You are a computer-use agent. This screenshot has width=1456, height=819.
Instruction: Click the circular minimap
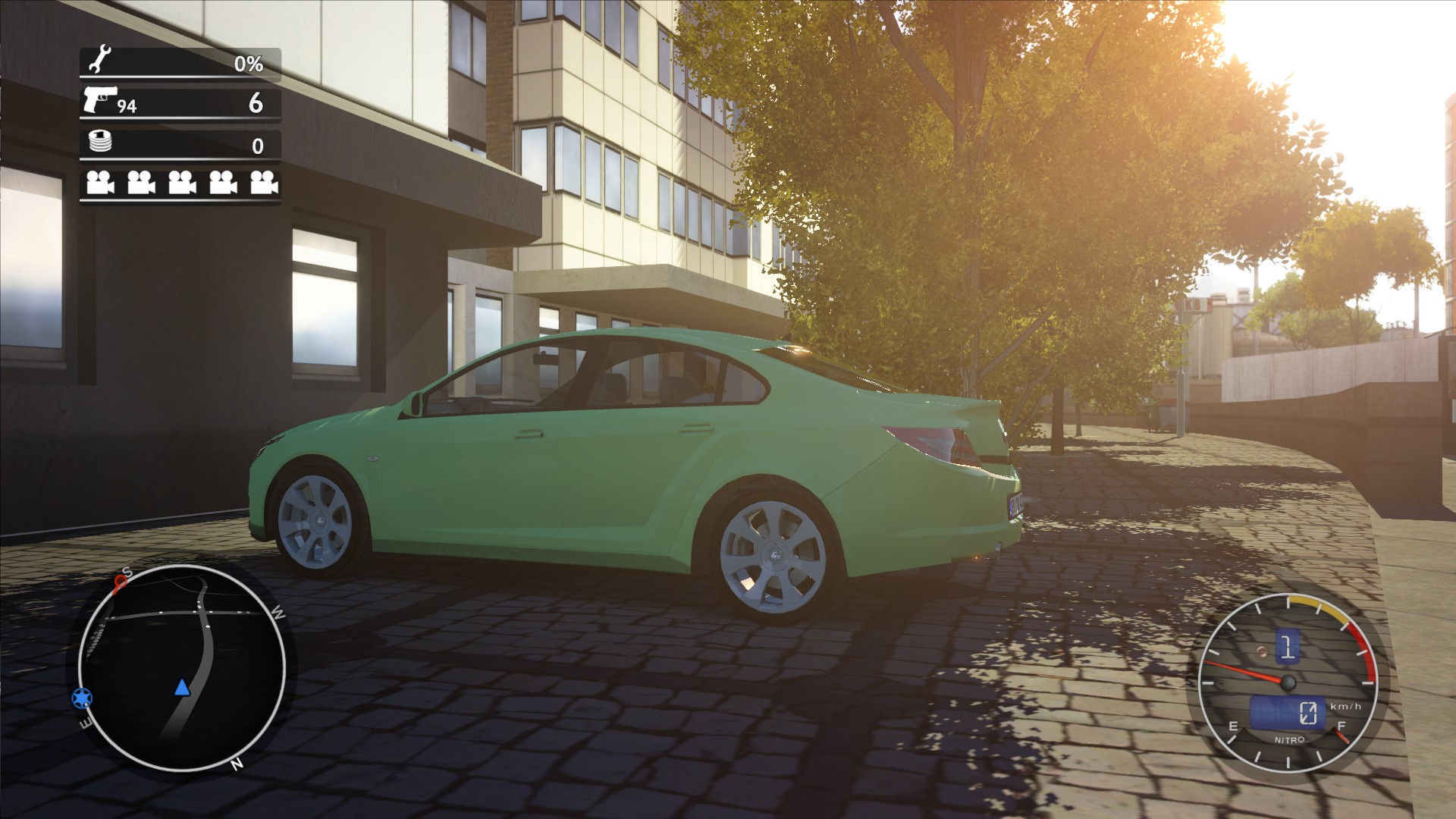point(182,667)
